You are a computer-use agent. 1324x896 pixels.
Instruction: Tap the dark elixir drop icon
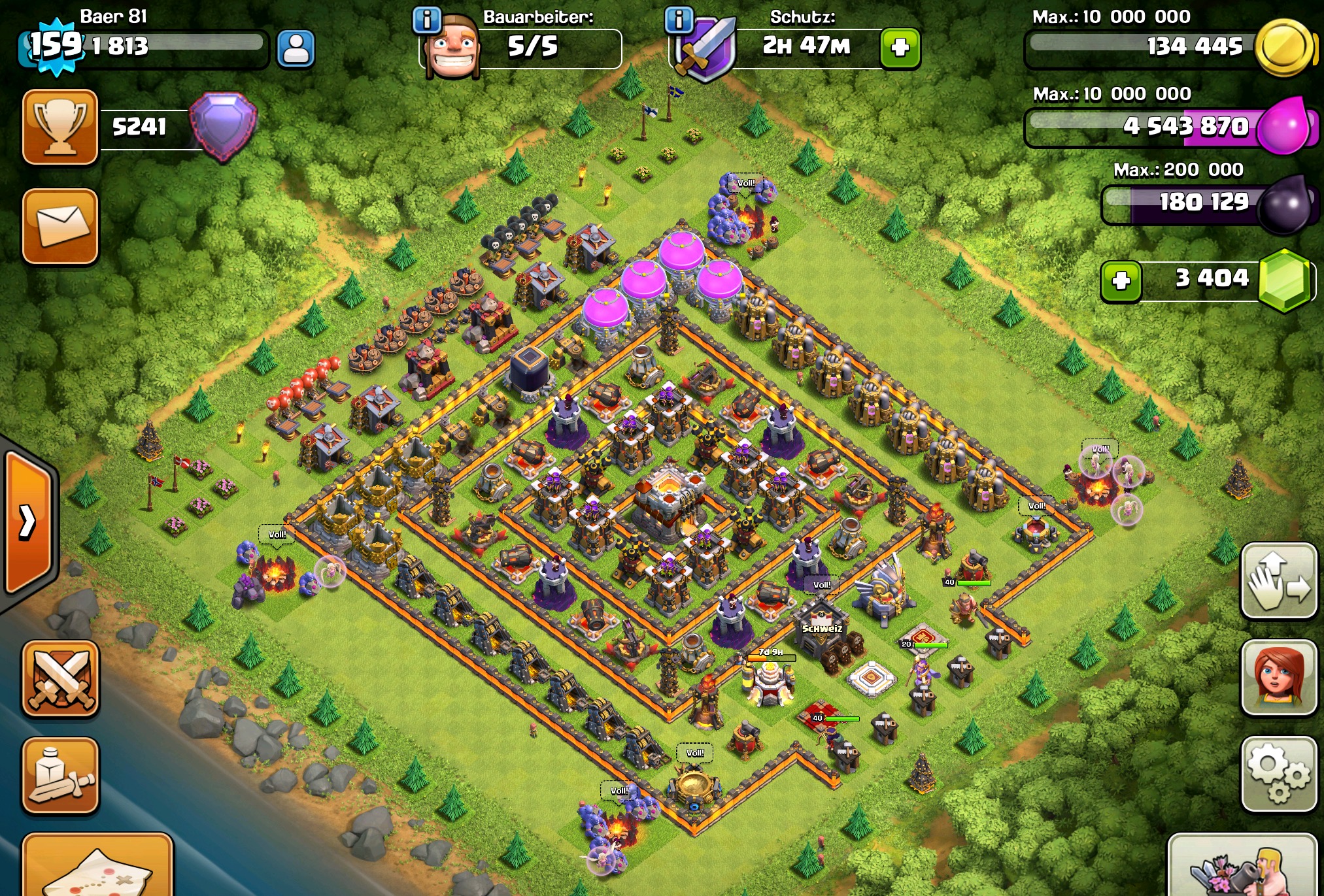(1284, 204)
